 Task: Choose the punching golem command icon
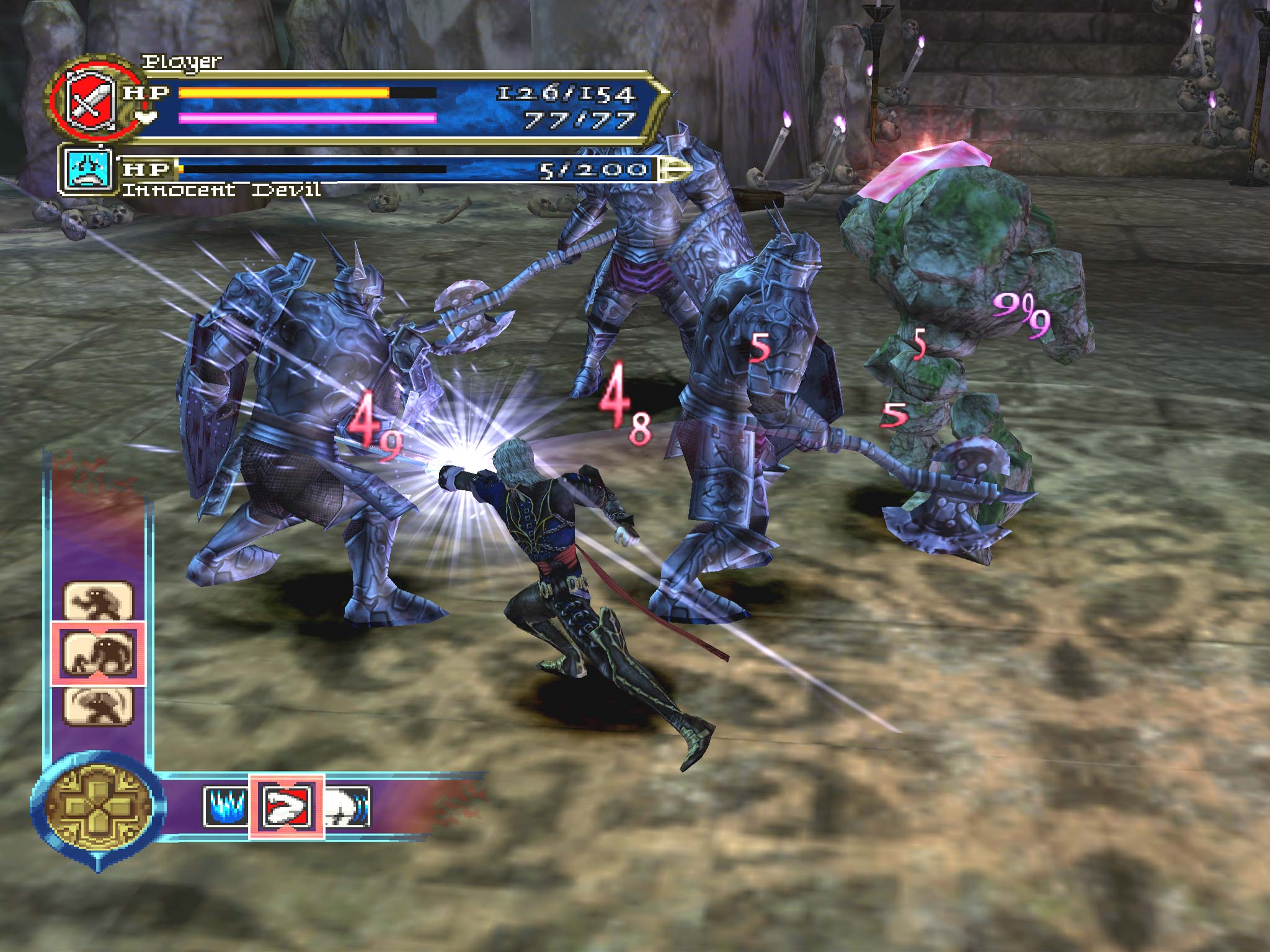pos(98,601)
